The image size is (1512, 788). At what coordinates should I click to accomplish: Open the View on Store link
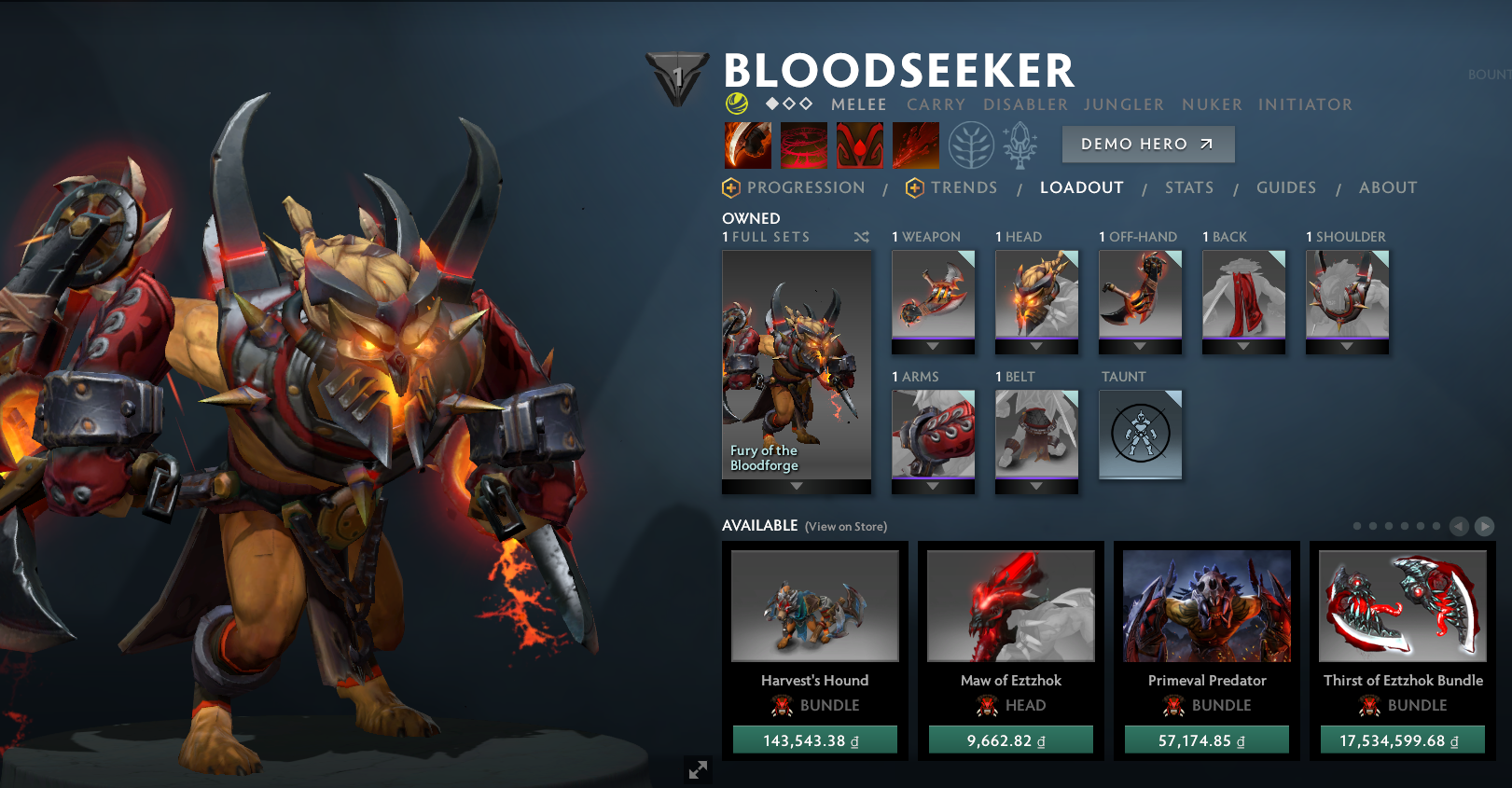(845, 526)
